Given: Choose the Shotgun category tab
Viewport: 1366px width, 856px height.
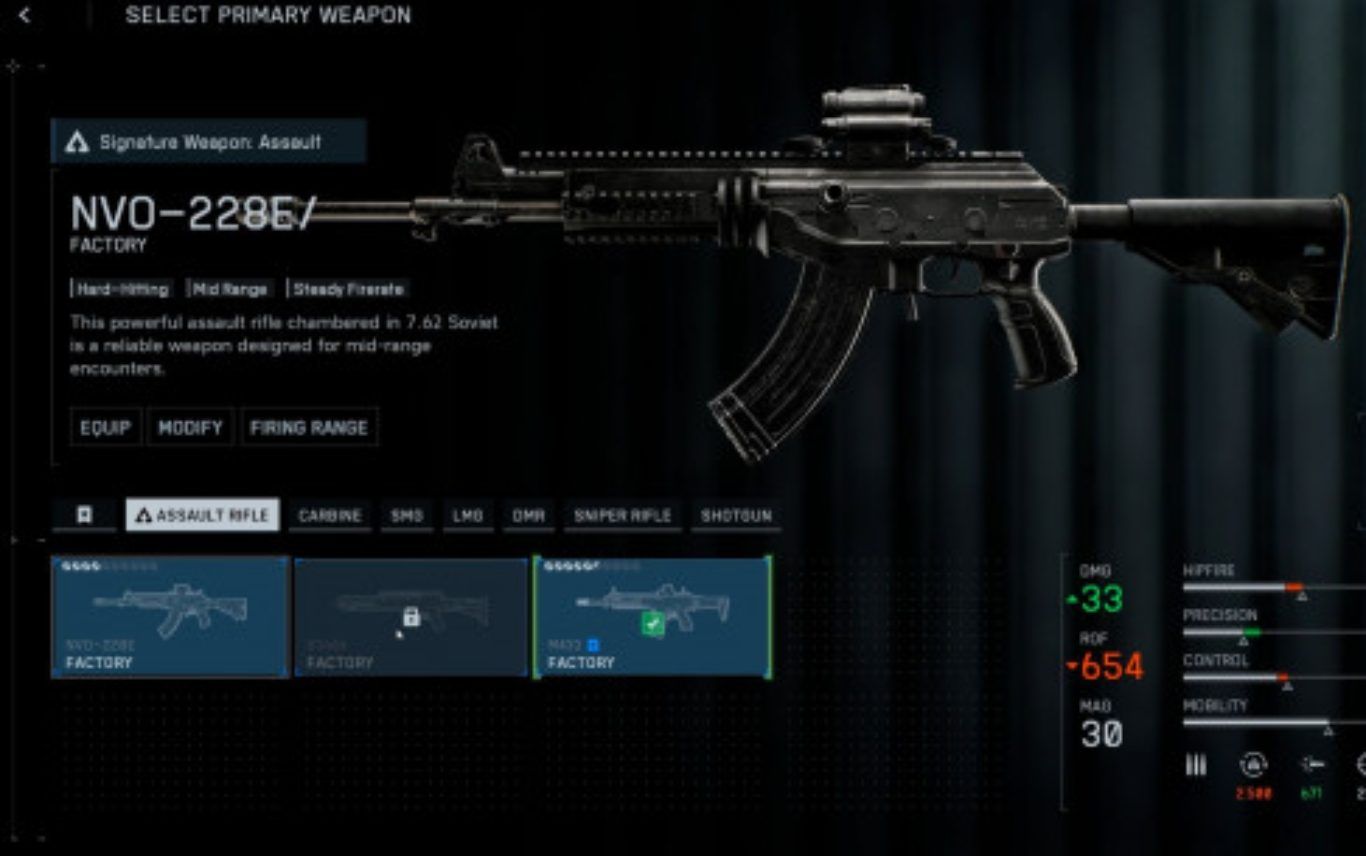Looking at the screenshot, I should 736,516.
